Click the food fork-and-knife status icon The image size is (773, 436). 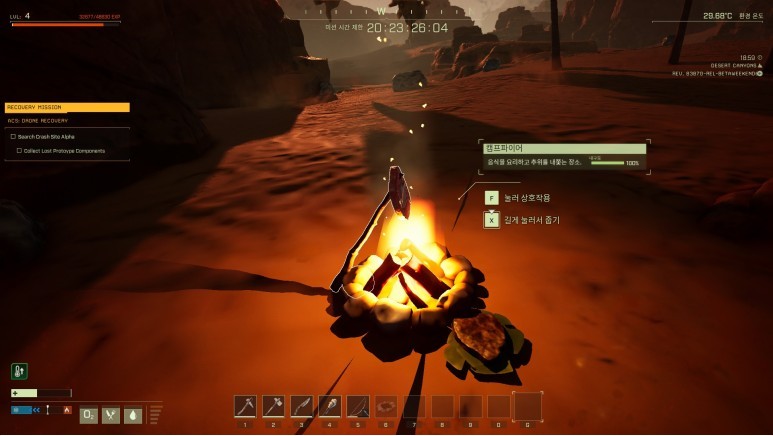(x=111, y=414)
